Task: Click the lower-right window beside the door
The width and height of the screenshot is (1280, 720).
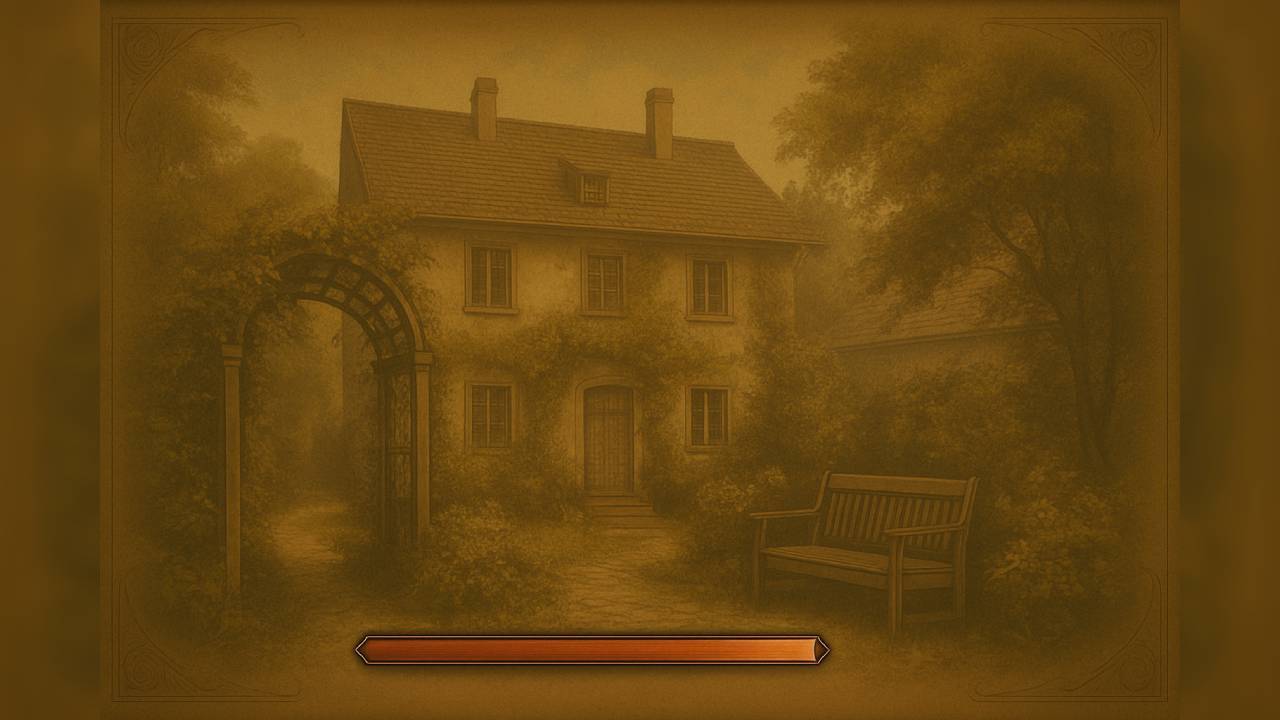Action: point(710,420)
